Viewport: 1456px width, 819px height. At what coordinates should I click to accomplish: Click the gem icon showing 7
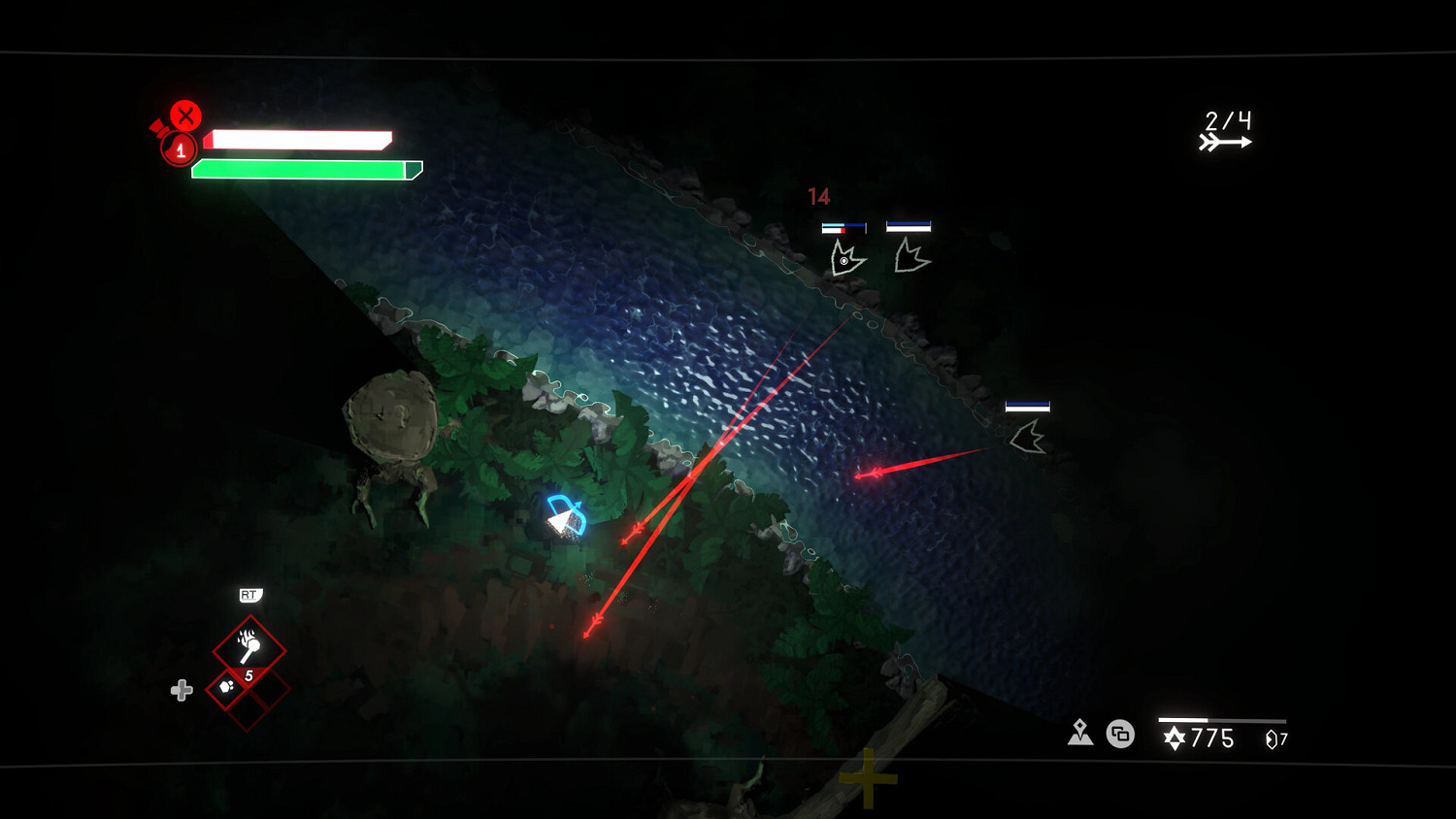pyautogui.click(x=1270, y=739)
